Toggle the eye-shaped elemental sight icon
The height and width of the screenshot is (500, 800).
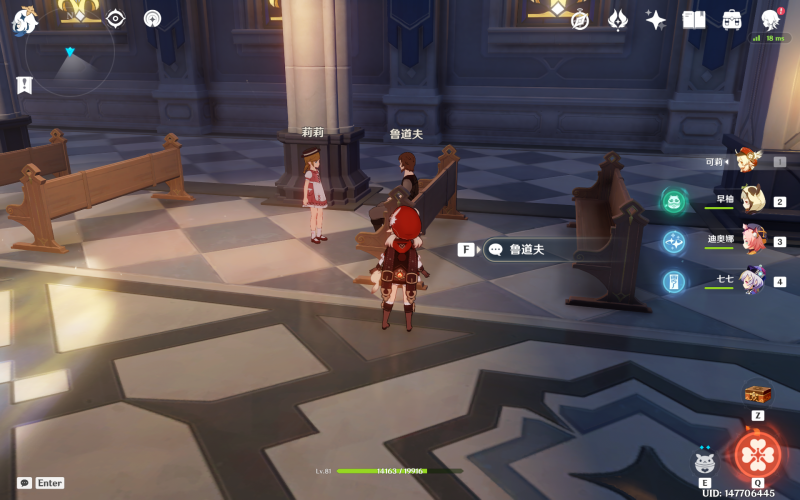pos(116,18)
